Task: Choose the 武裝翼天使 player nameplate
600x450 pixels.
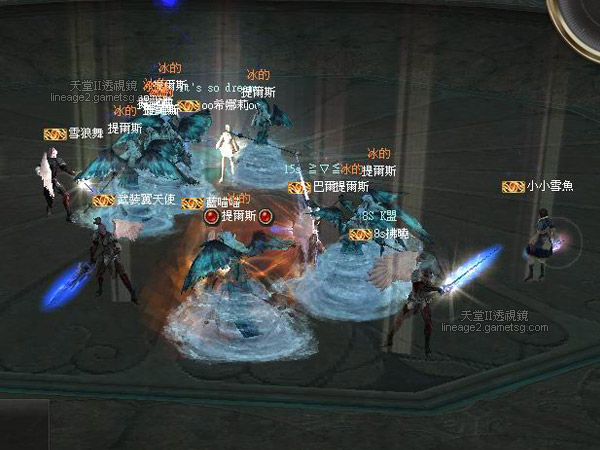Action: click(145, 200)
